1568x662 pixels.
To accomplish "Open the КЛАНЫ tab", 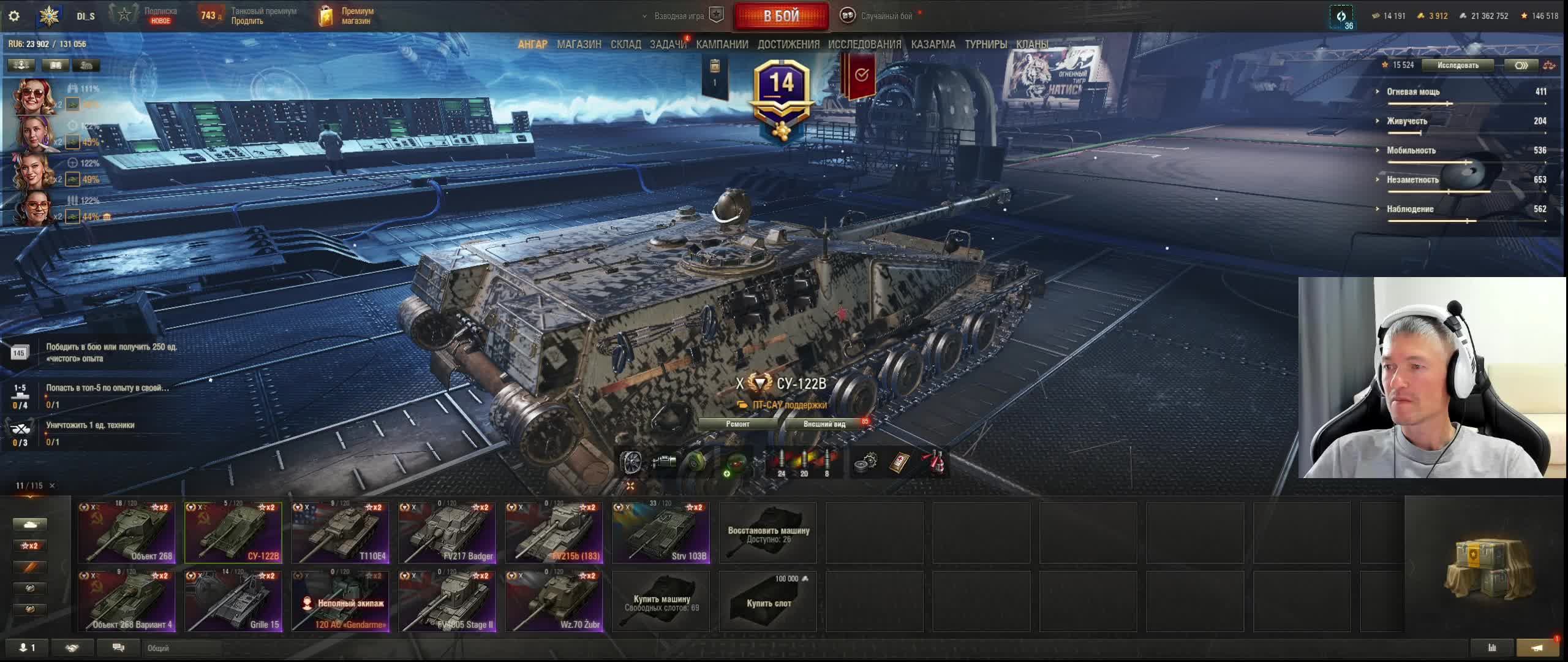I will pos(1032,44).
